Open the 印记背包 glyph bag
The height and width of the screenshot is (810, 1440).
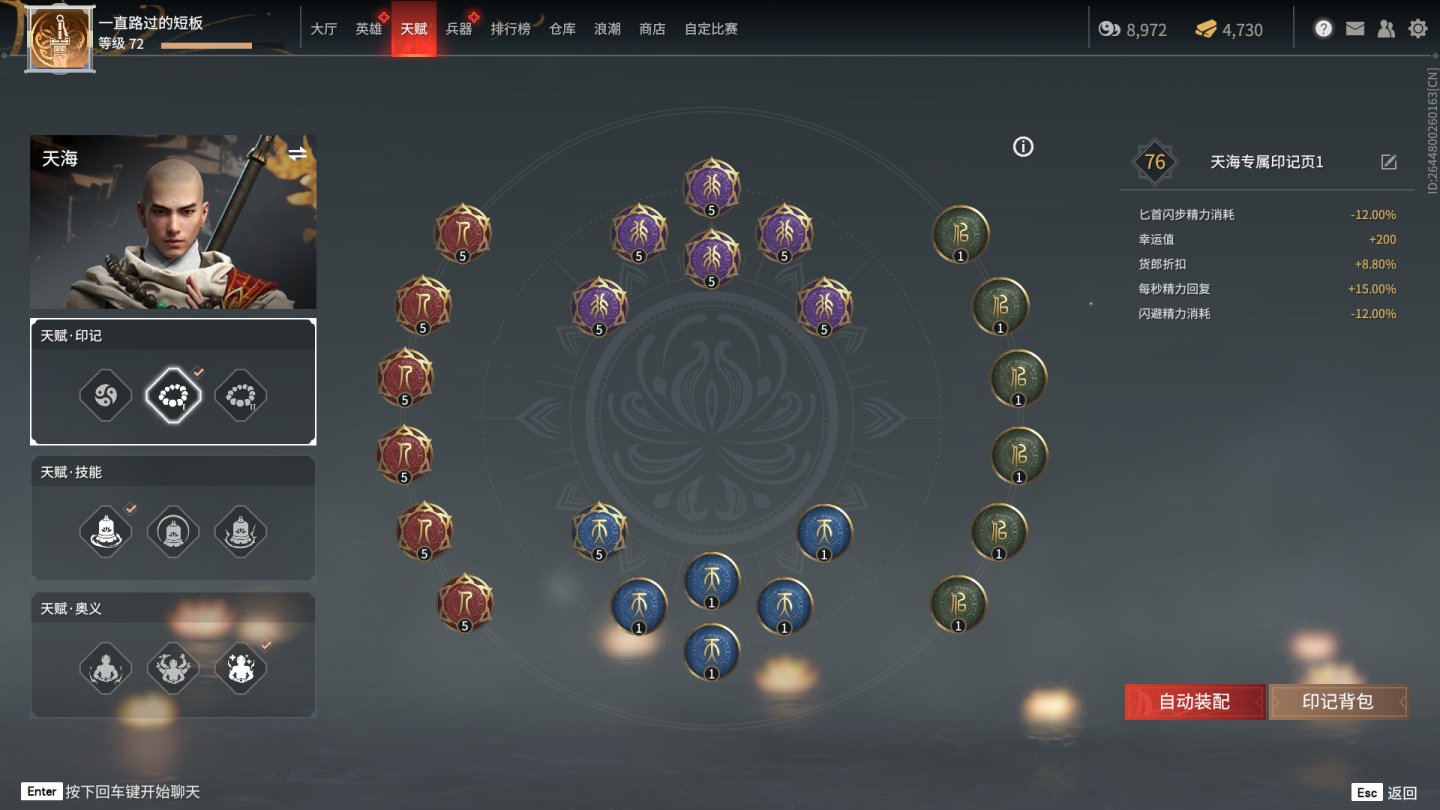click(1337, 702)
